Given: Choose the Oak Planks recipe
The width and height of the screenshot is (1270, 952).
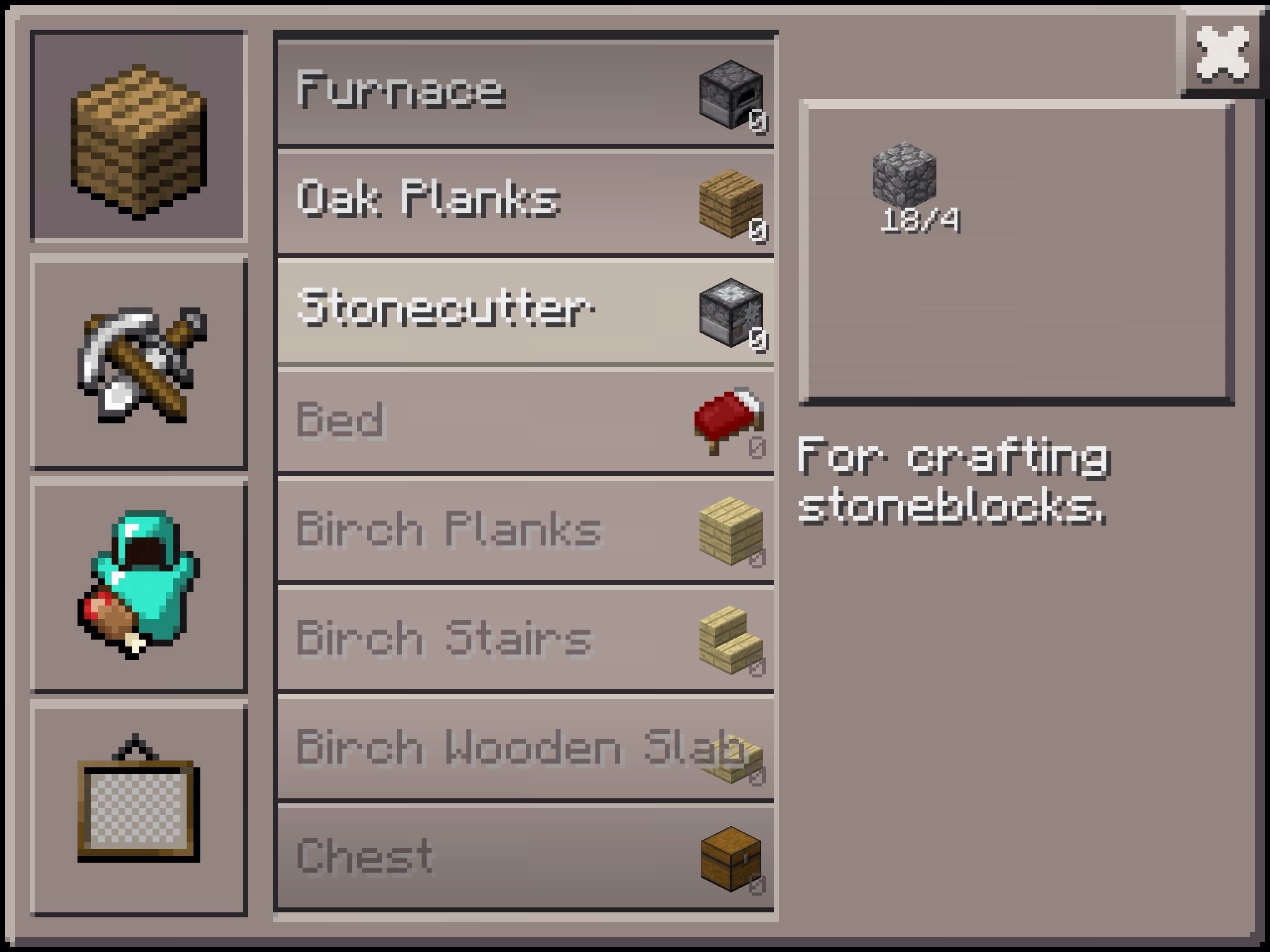Looking at the screenshot, I should pyautogui.click(x=525, y=202).
